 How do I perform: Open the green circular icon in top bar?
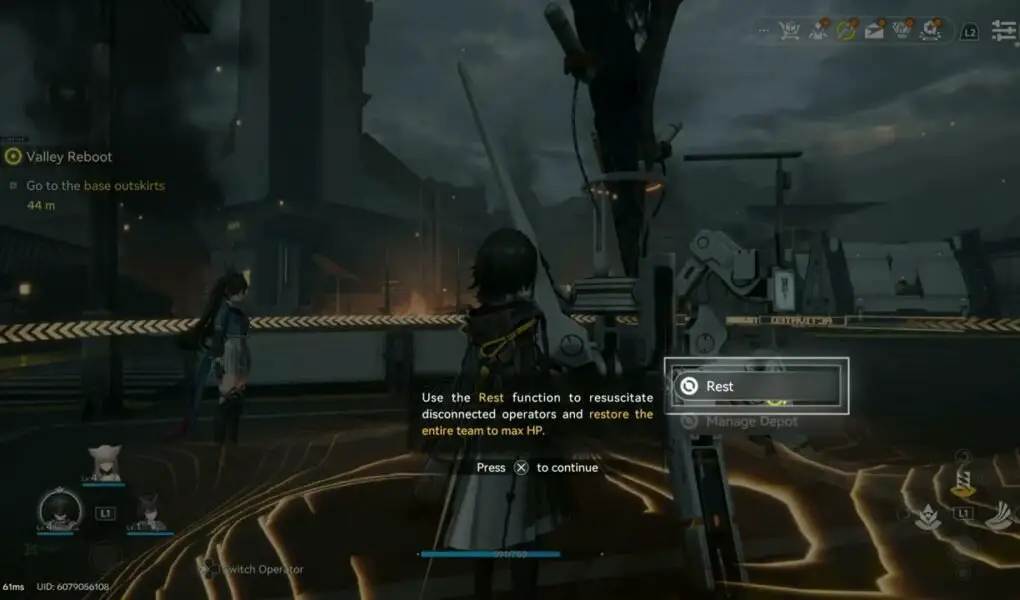coord(847,31)
